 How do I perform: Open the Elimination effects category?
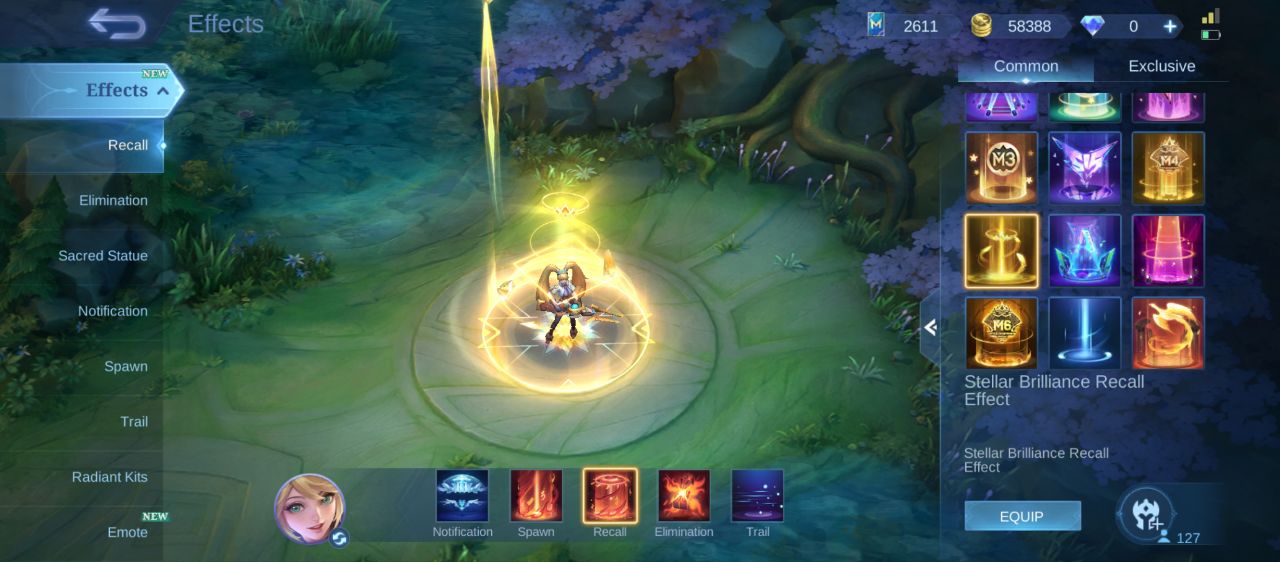tap(113, 200)
